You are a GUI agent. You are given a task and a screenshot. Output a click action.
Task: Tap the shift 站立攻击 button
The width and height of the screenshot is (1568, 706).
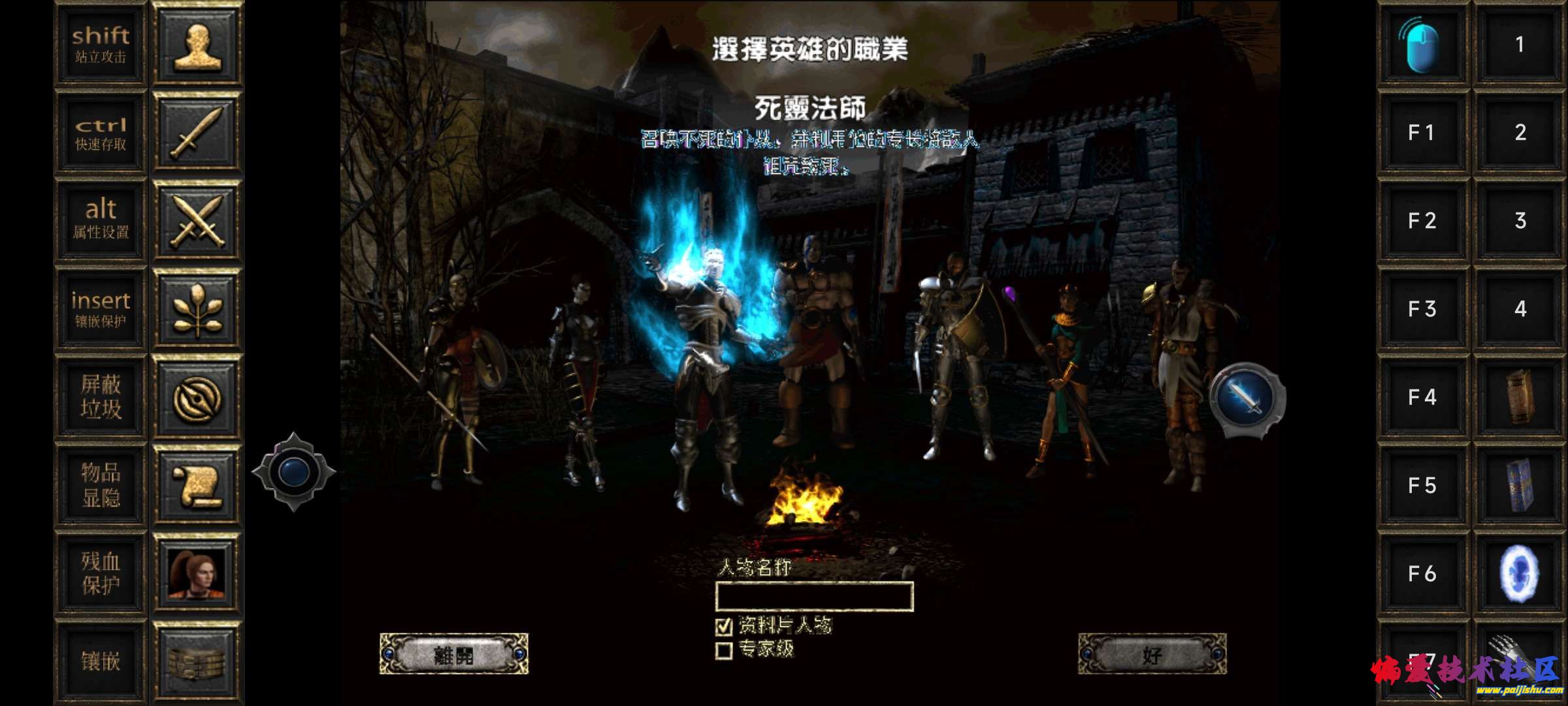[101, 44]
